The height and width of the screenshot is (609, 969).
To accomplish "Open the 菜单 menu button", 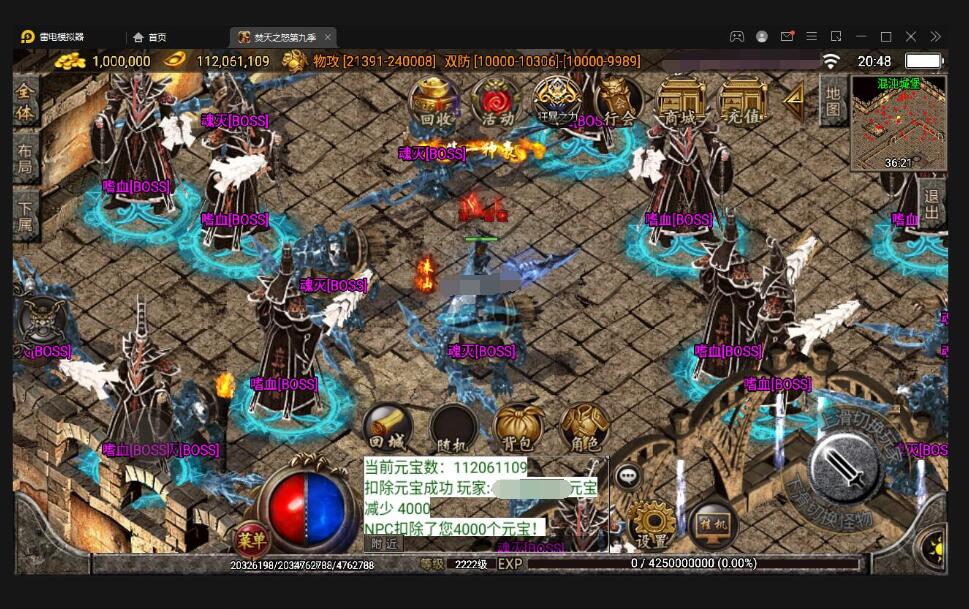I will 251,540.
